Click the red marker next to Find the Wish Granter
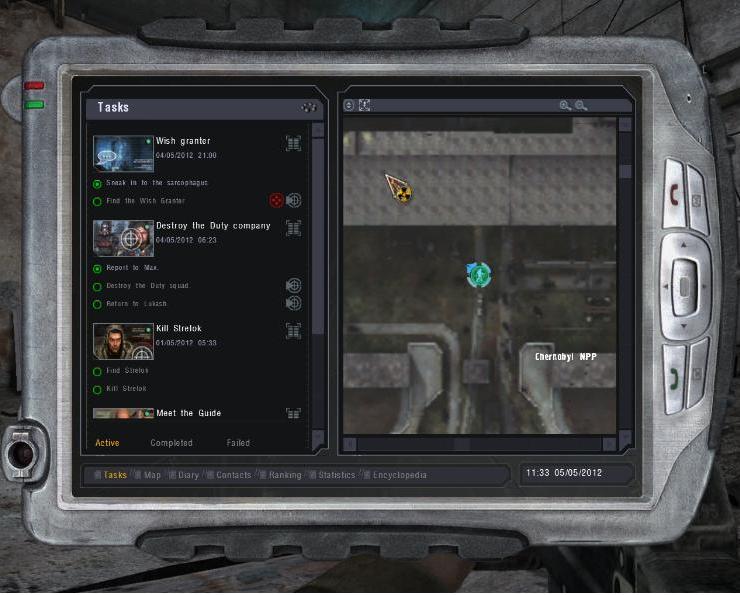Viewport: 740px width, 595px height. point(276,201)
